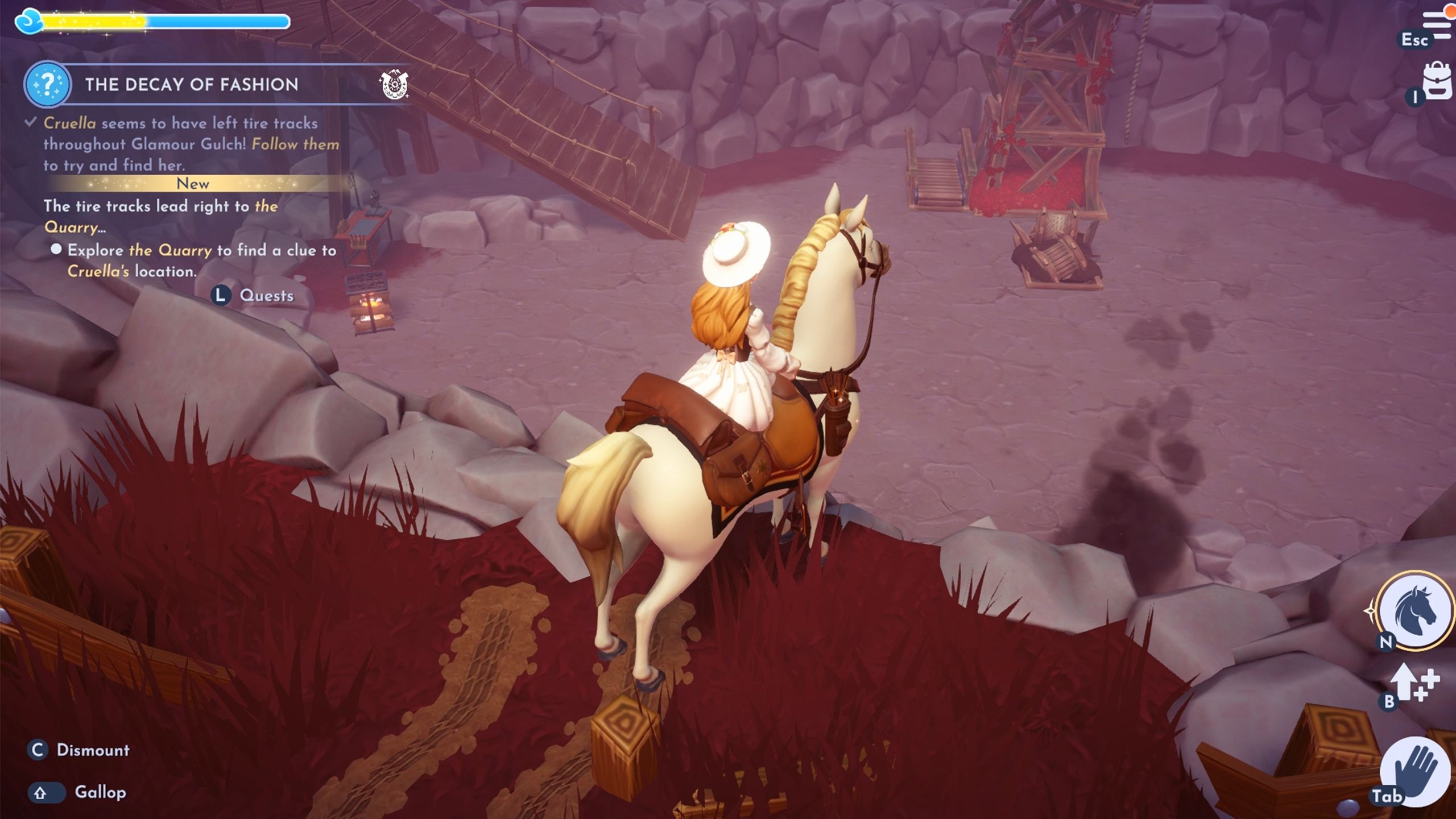Click the horseshoe emblem in quest header

pos(394,85)
